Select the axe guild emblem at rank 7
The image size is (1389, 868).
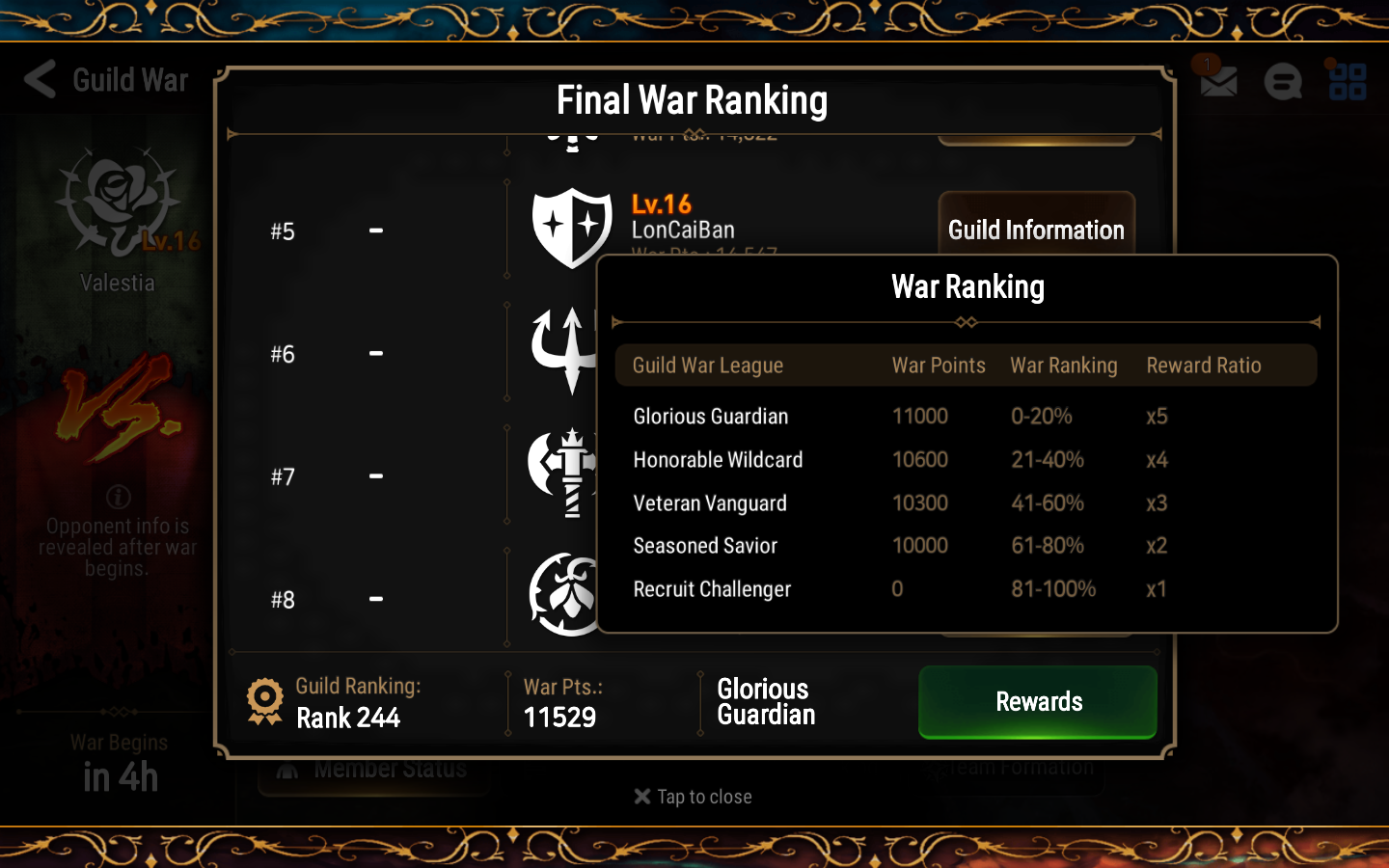coord(566,472)
